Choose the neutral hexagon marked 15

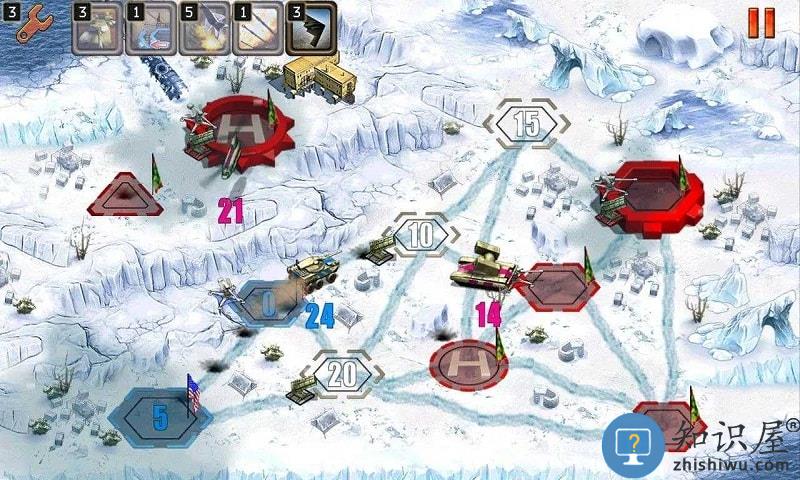click(x=525, y=125)
